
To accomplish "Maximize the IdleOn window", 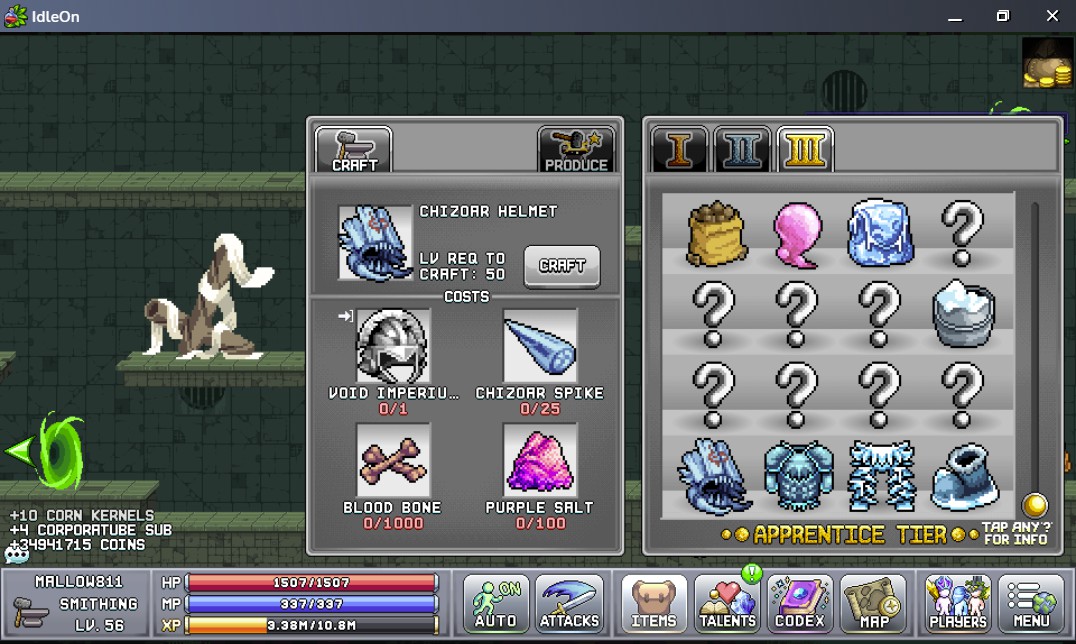I will (1003, 16).
